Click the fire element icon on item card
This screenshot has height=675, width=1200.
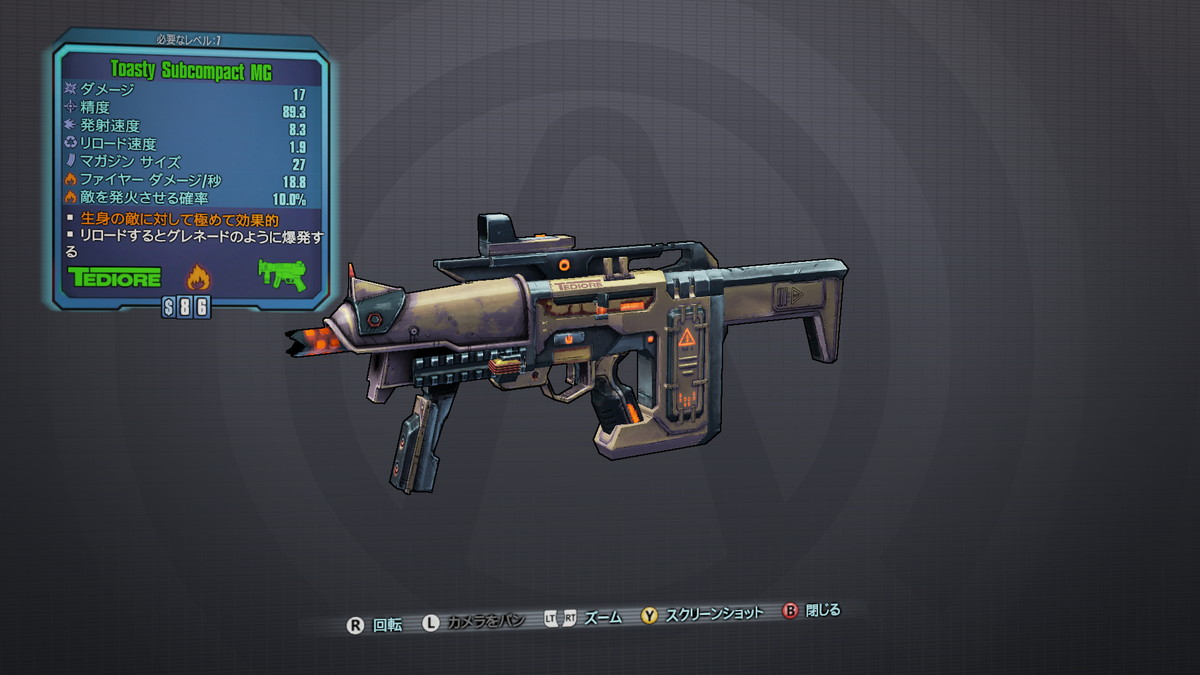coord(198,277)
